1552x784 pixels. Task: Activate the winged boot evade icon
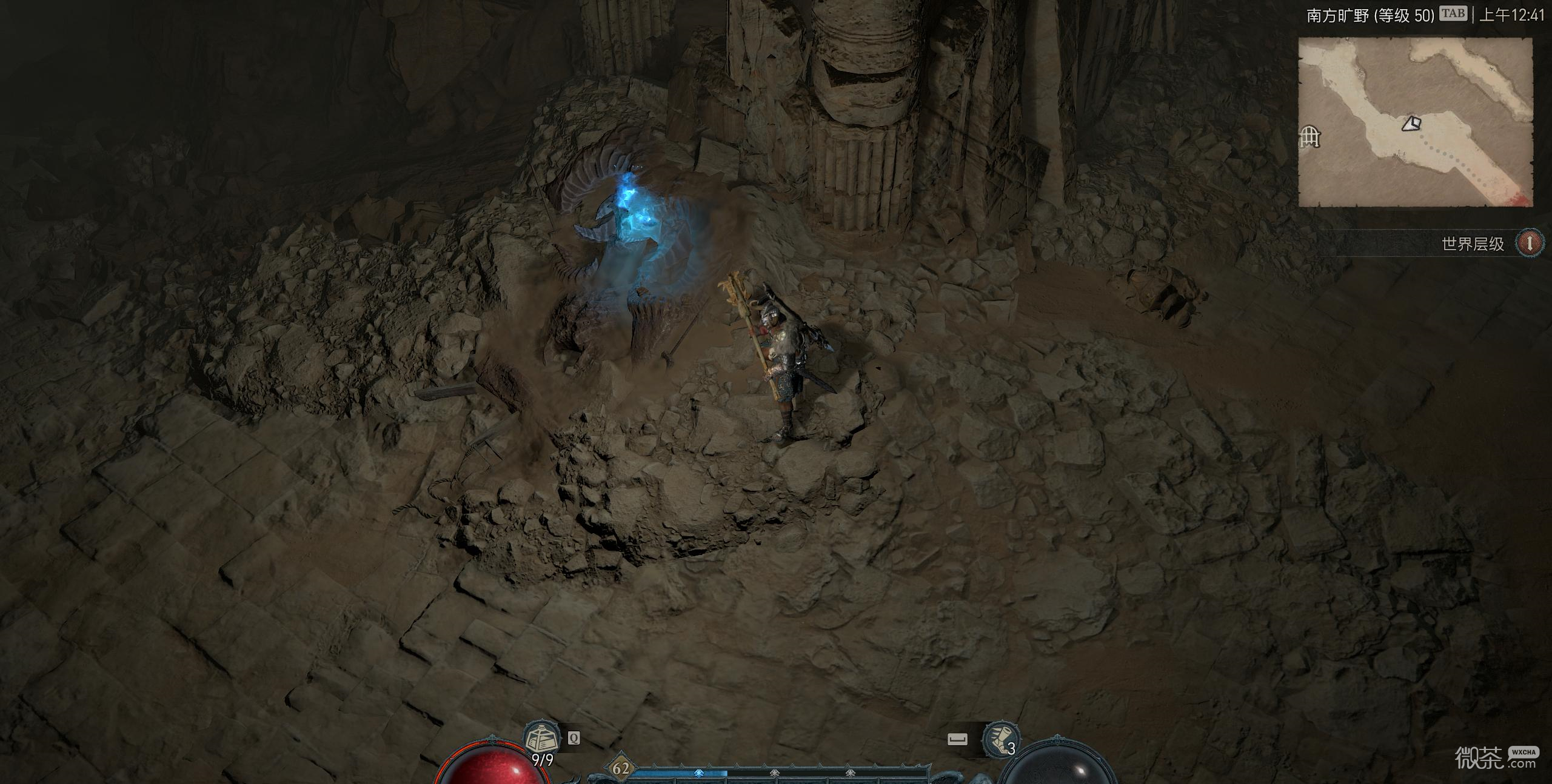point(999,739)
